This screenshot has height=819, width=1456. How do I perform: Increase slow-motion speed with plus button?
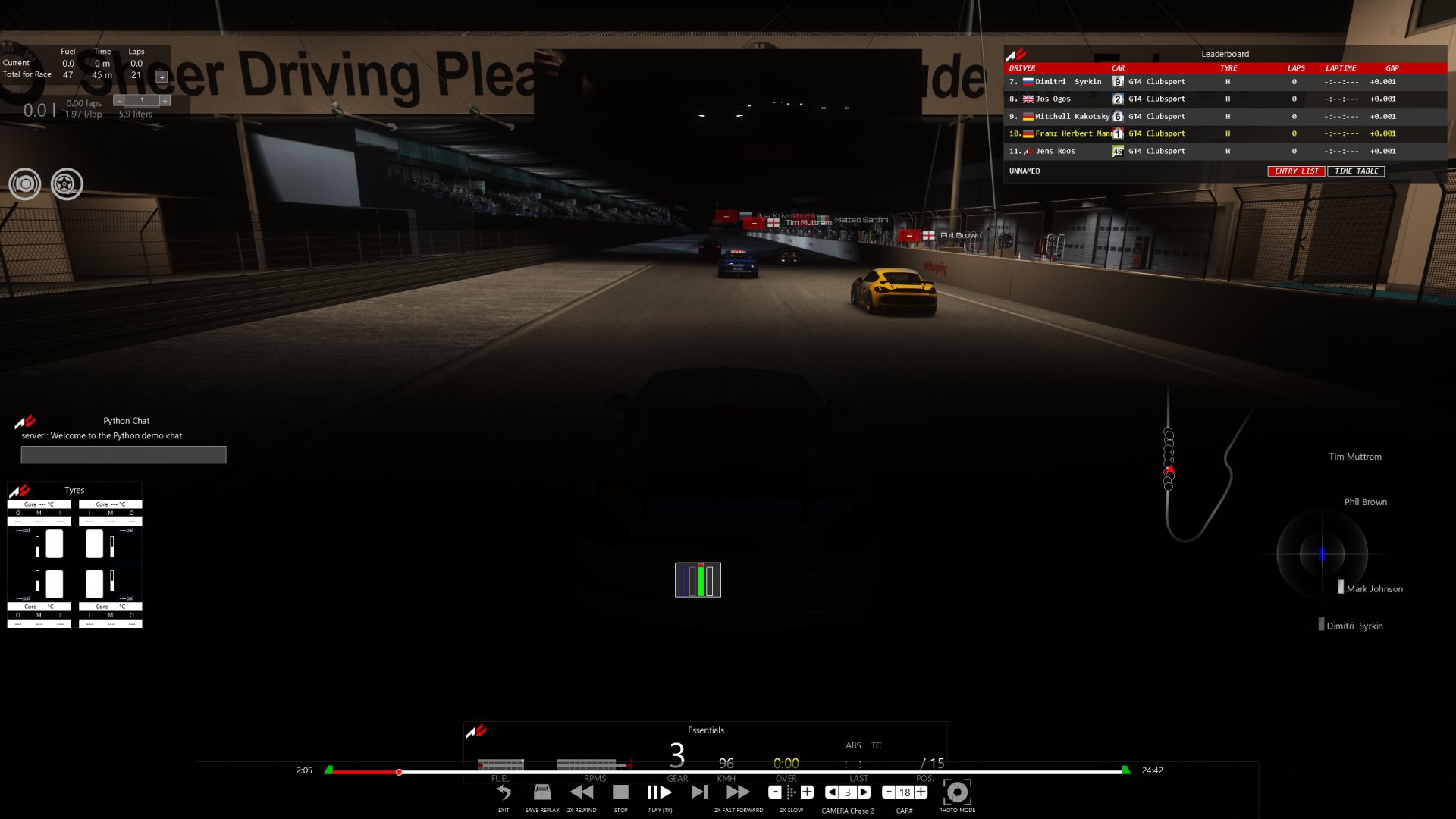pos(808,792)
